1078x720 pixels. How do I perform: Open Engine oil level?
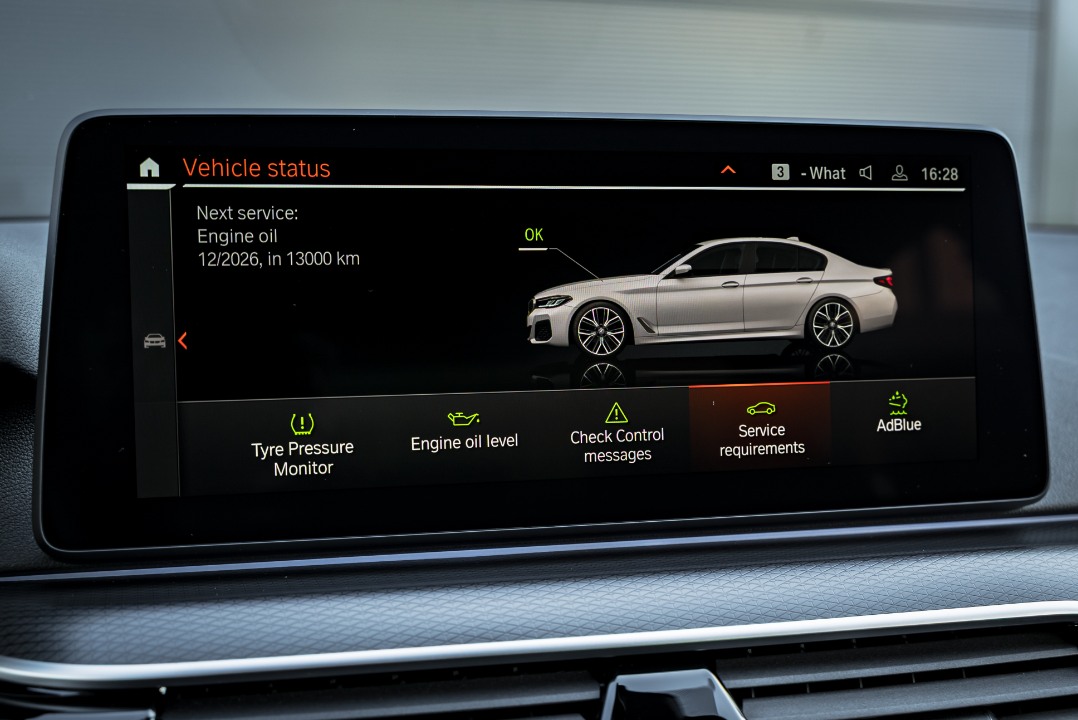[x=464, y=431]
